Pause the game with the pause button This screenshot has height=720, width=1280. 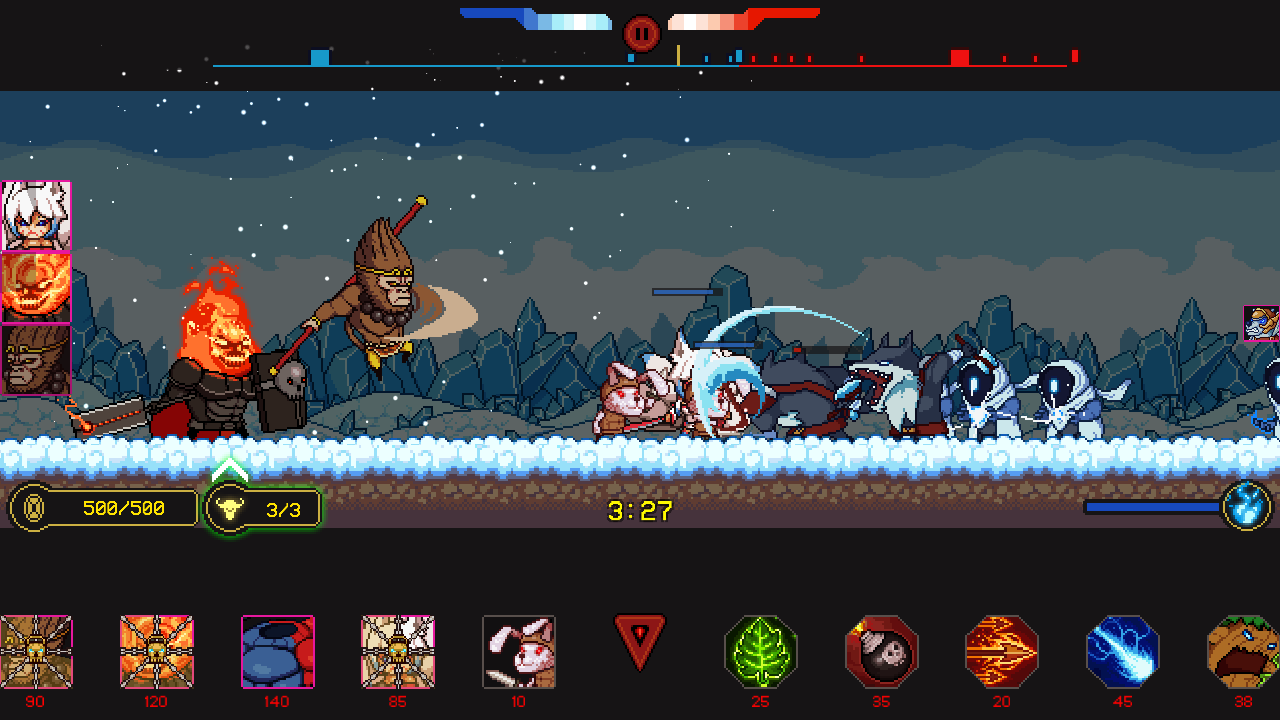tap(640, 32)
